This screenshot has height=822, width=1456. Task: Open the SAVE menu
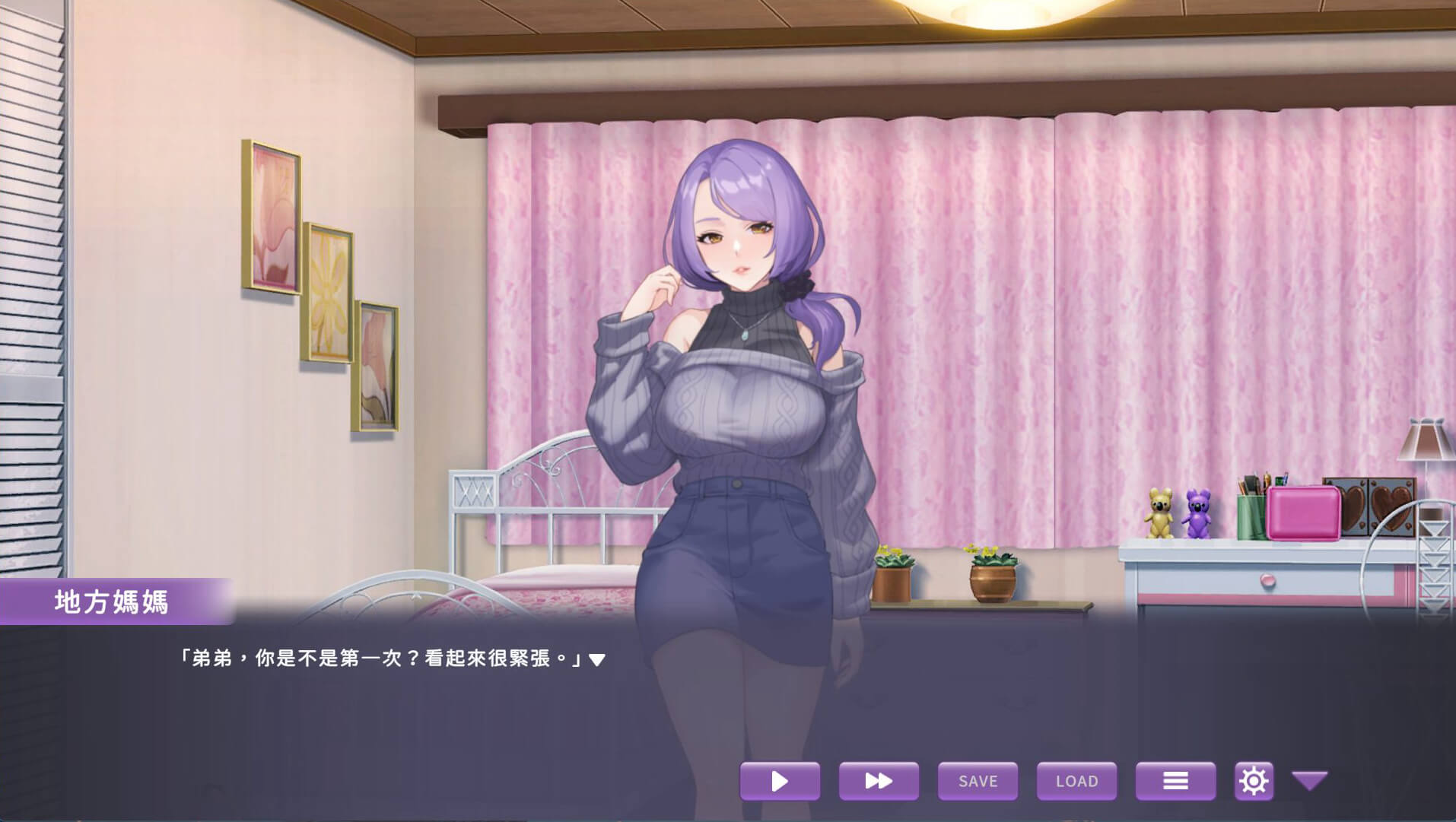pos(978,781)
